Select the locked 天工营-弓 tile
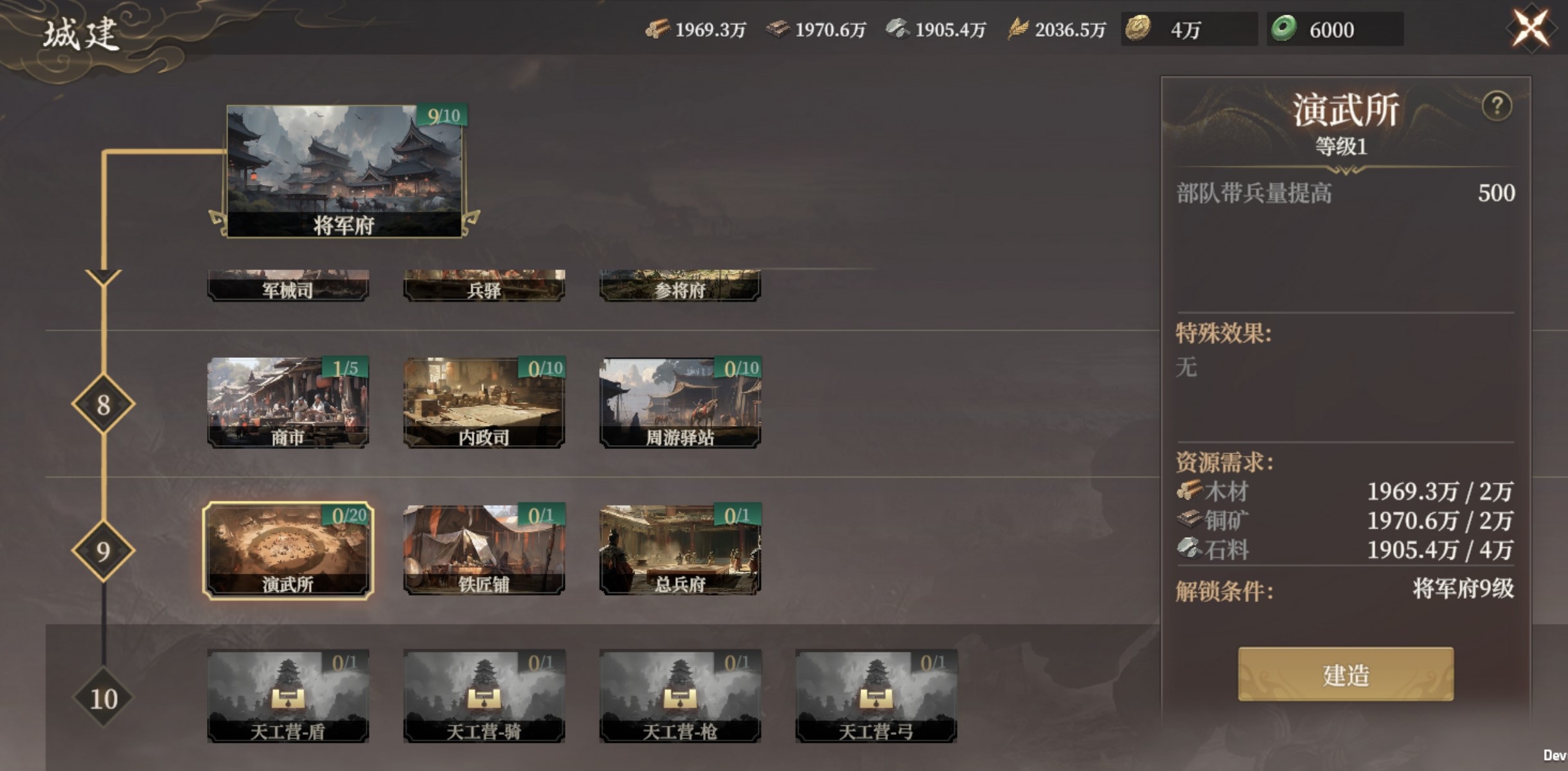This screenshot has height=771, width=1568. pos(876,696)
